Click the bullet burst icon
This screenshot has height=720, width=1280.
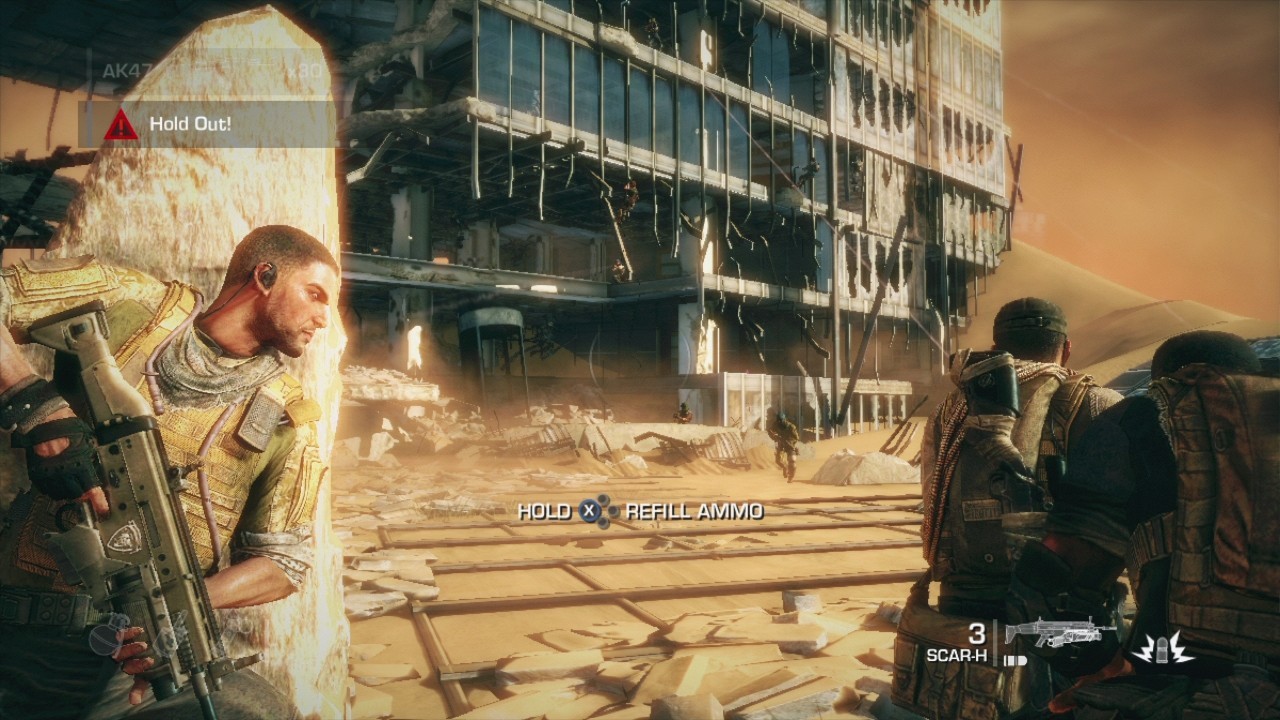pyautogui.click(x=1163, y=648)
